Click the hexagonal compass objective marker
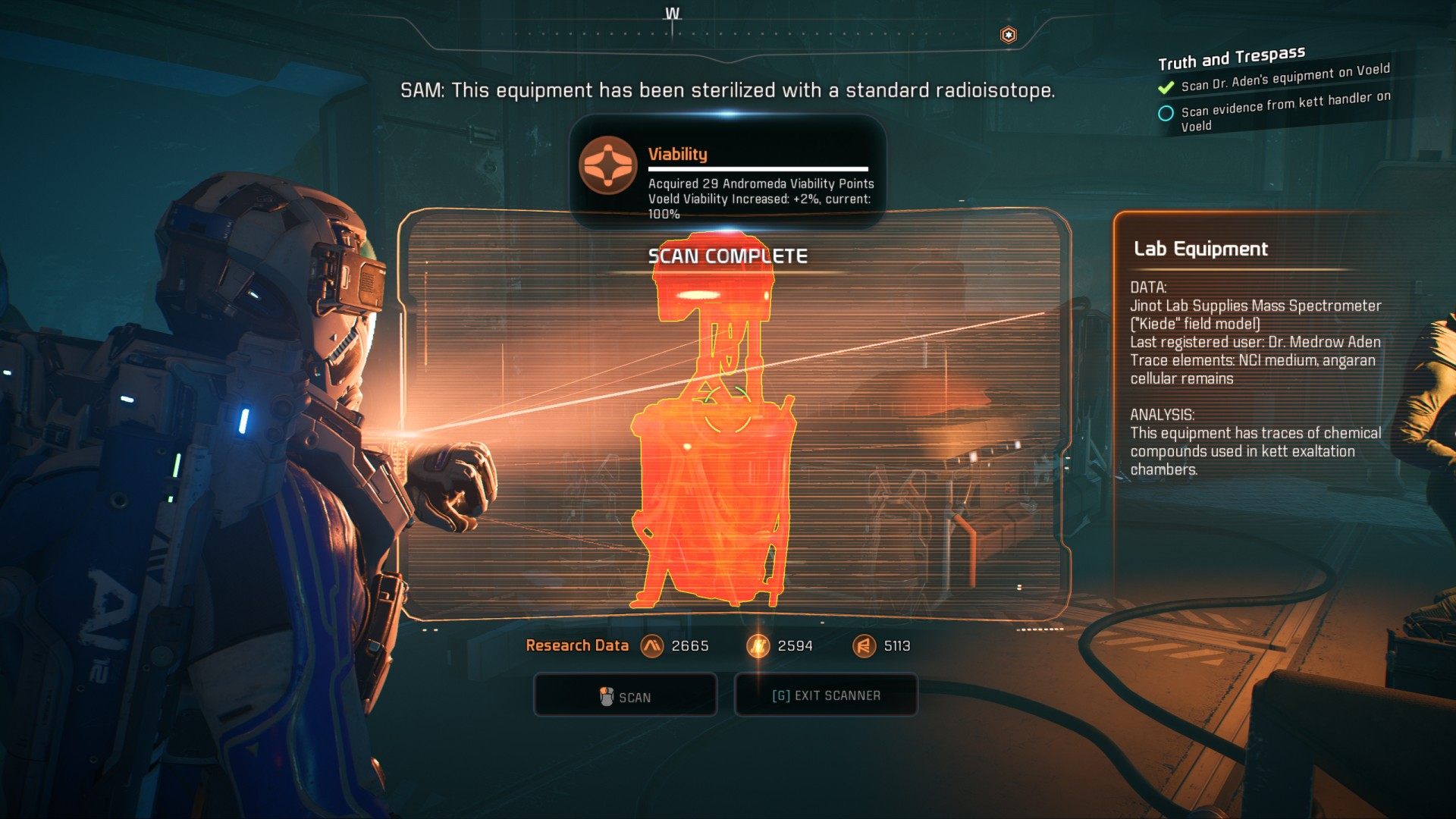 (1008, 35)
